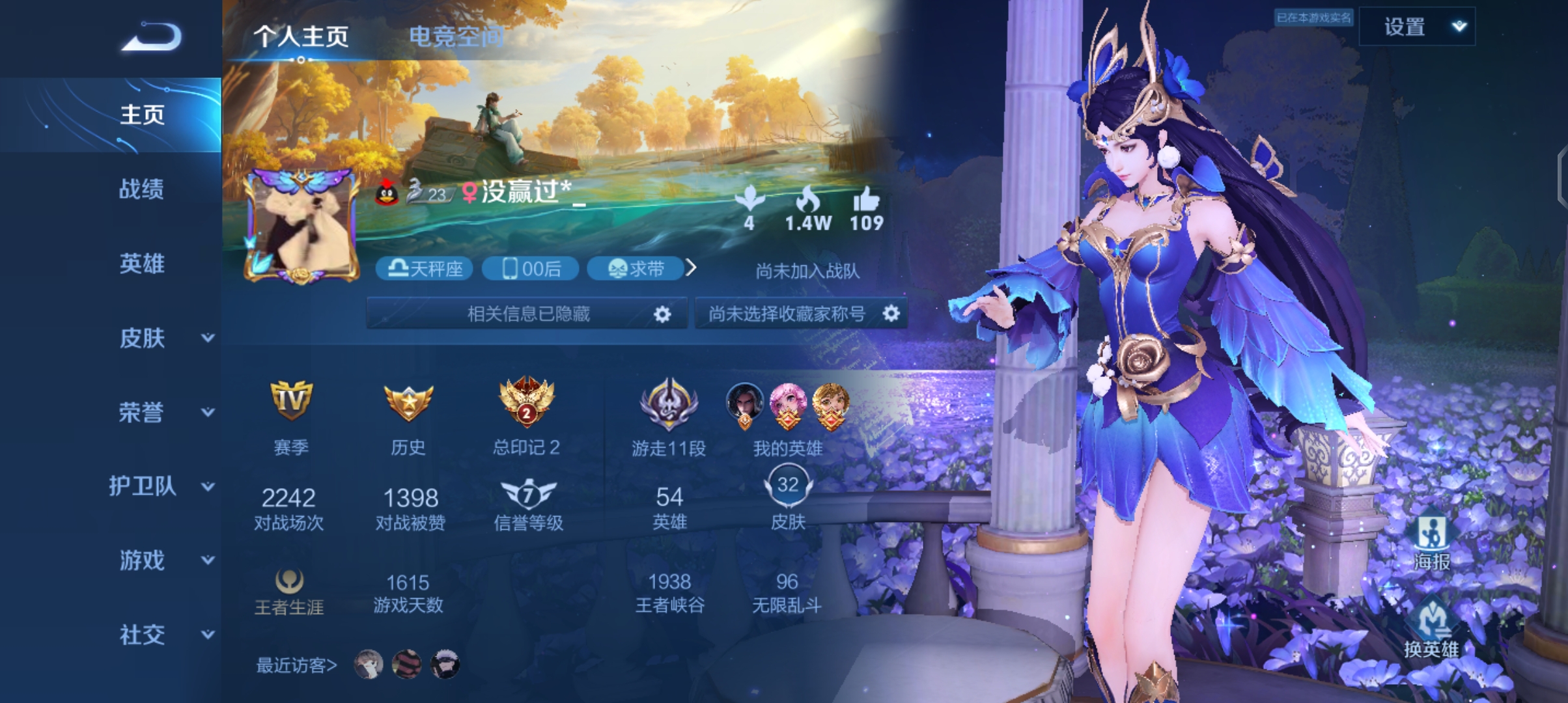Click the player avatar portrait
This screenshot has width=1568, height=703.
coord(301,227)
